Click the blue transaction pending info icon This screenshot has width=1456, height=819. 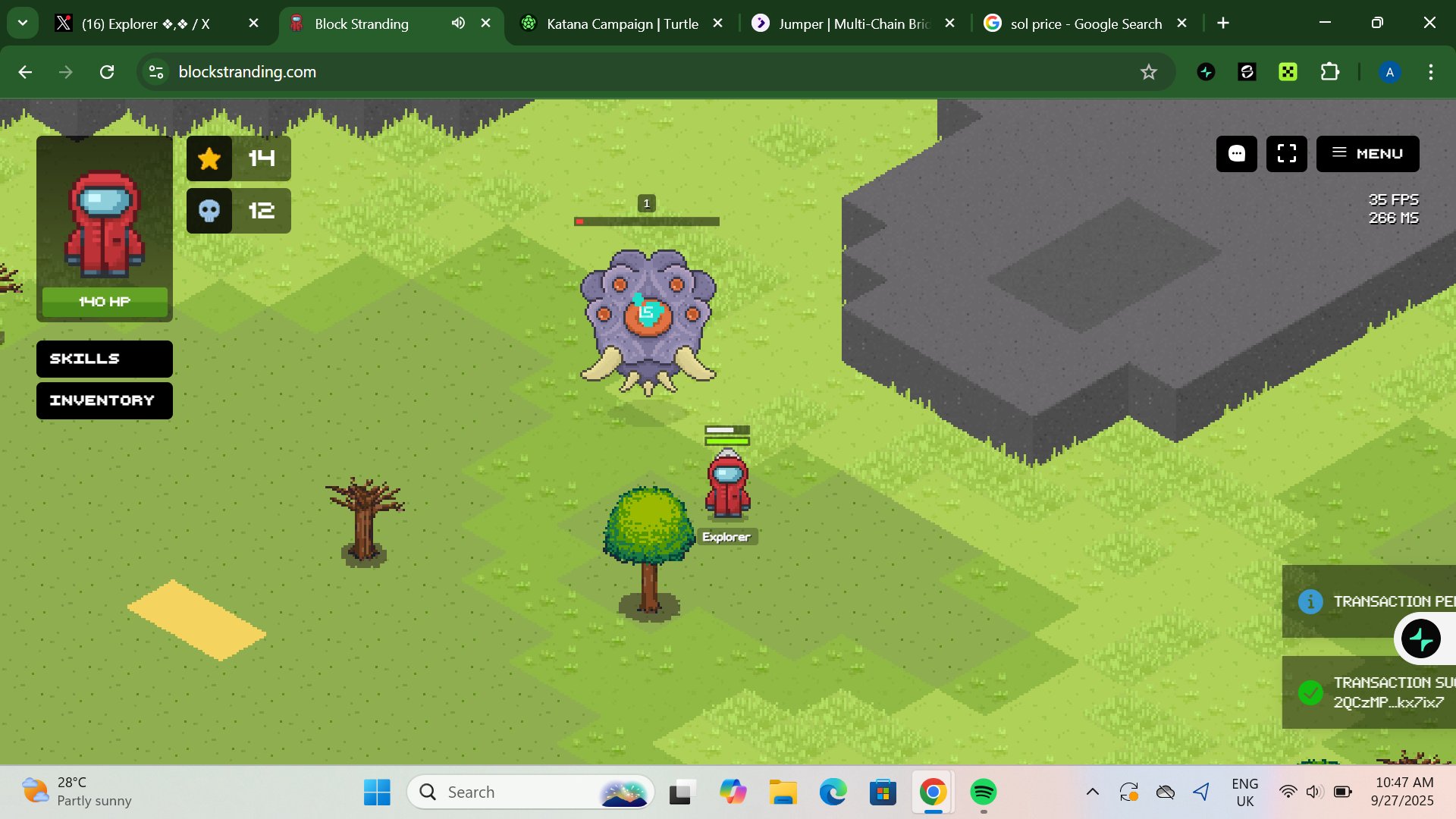click(x=1311, y=601)
